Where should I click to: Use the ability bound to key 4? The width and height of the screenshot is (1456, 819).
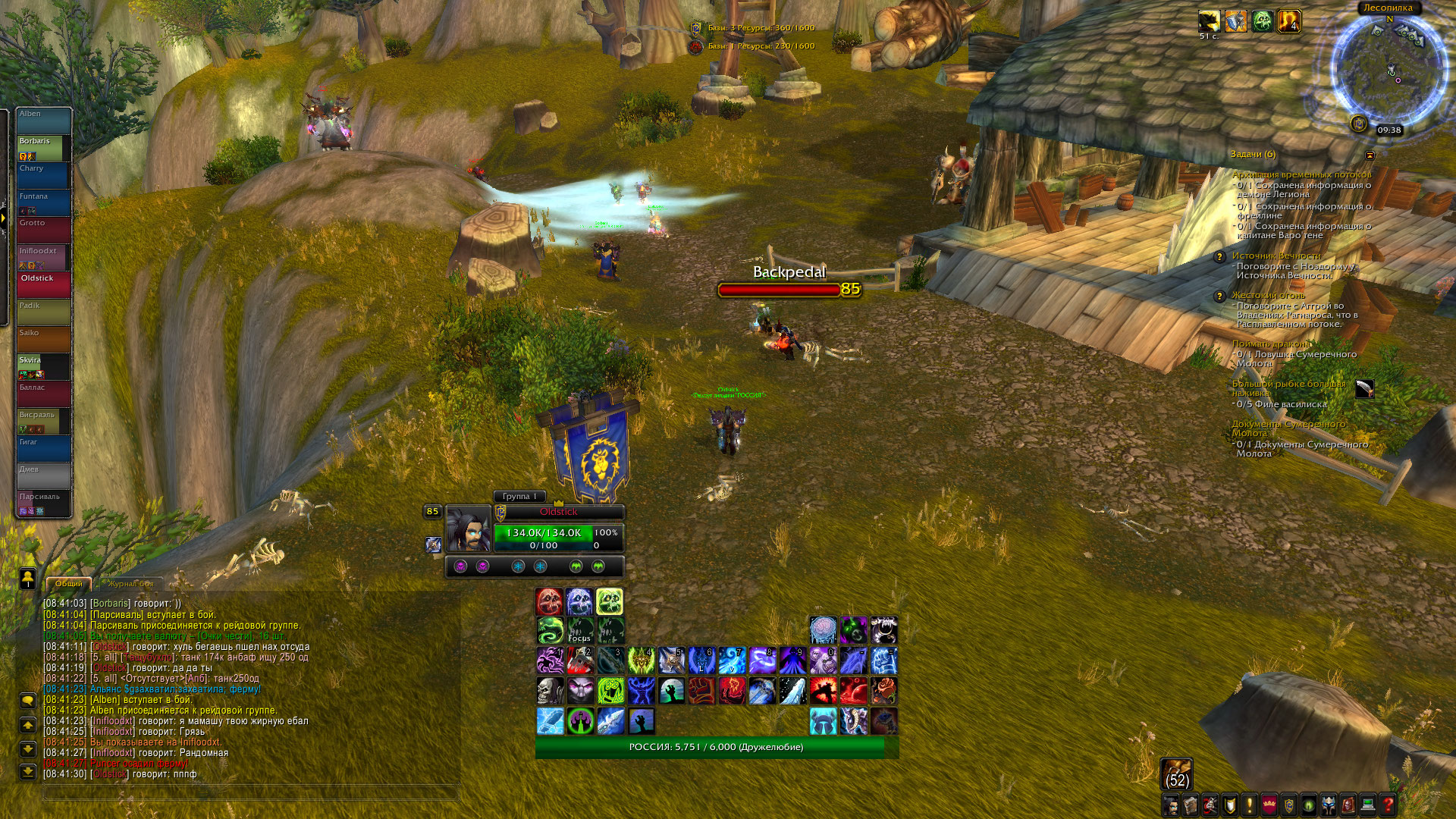[641, 661]
